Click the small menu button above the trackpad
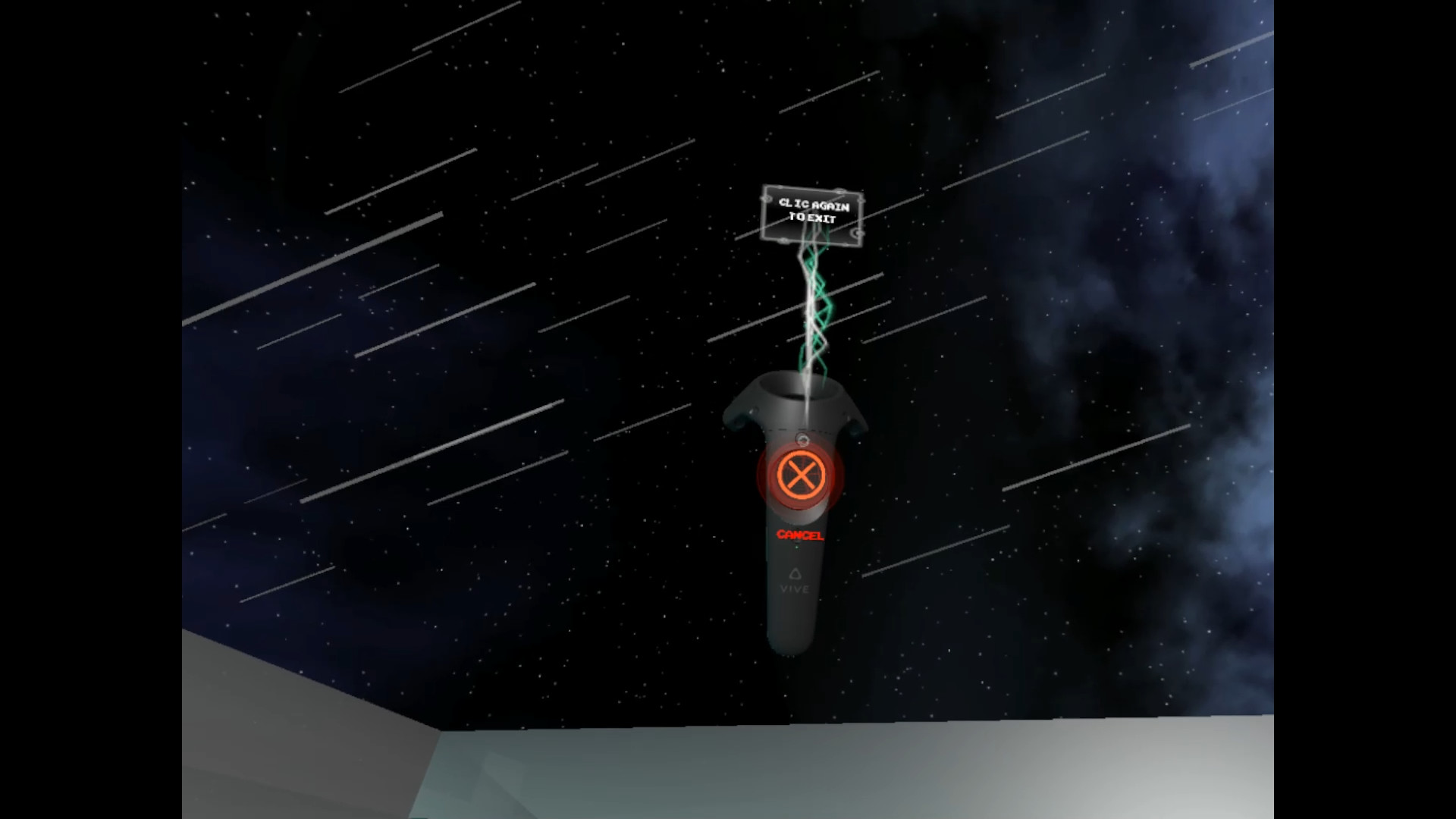This screenshot has height=819, width=1456. coord(802,440)
